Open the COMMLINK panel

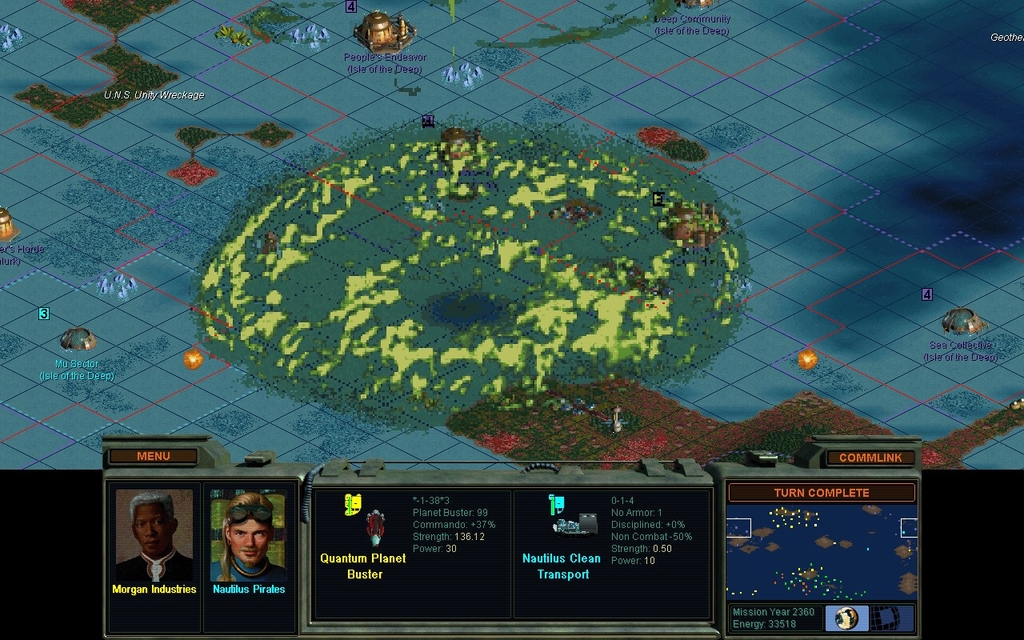click(x=870, y=457)
